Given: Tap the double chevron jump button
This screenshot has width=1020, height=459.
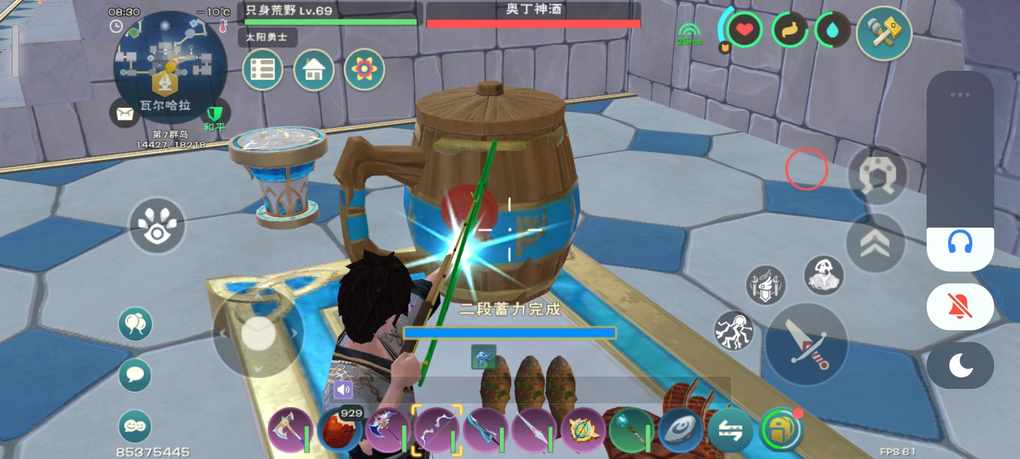Looking at the screenshot, I should click(875, 242).
